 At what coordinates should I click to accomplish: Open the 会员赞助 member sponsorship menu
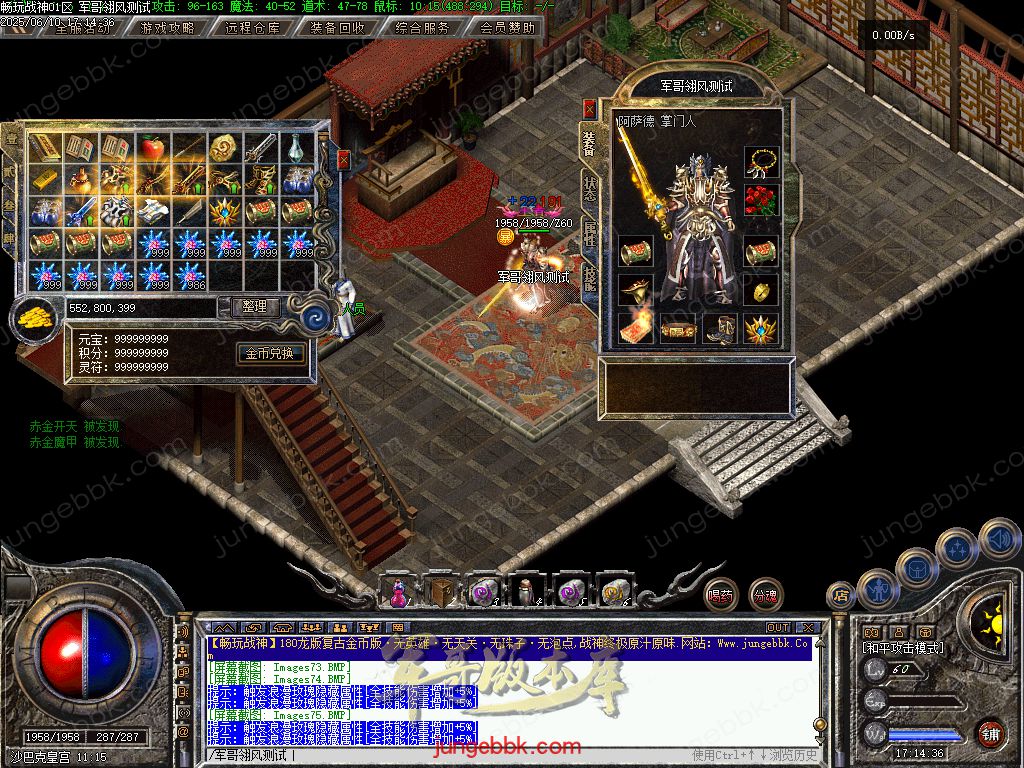coord(507,28)
